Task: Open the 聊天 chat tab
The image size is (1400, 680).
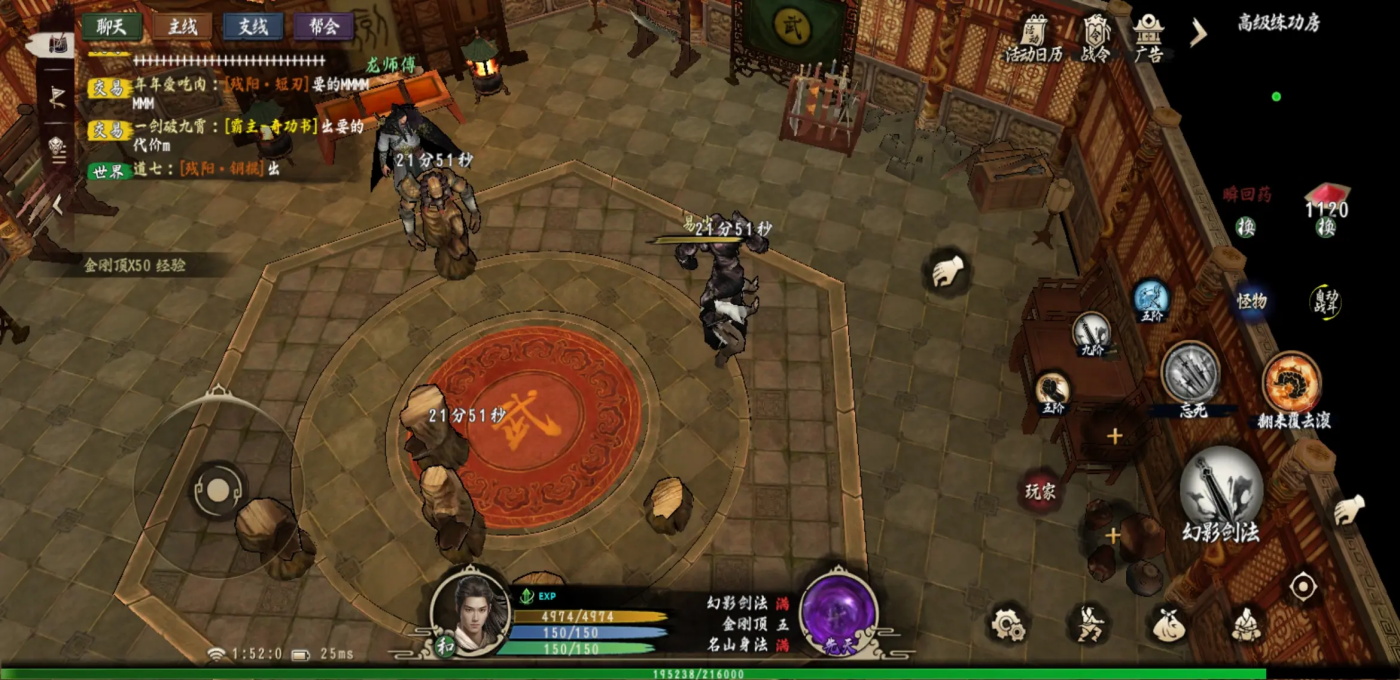Action: pyautogui.click(x=111, y=27)
